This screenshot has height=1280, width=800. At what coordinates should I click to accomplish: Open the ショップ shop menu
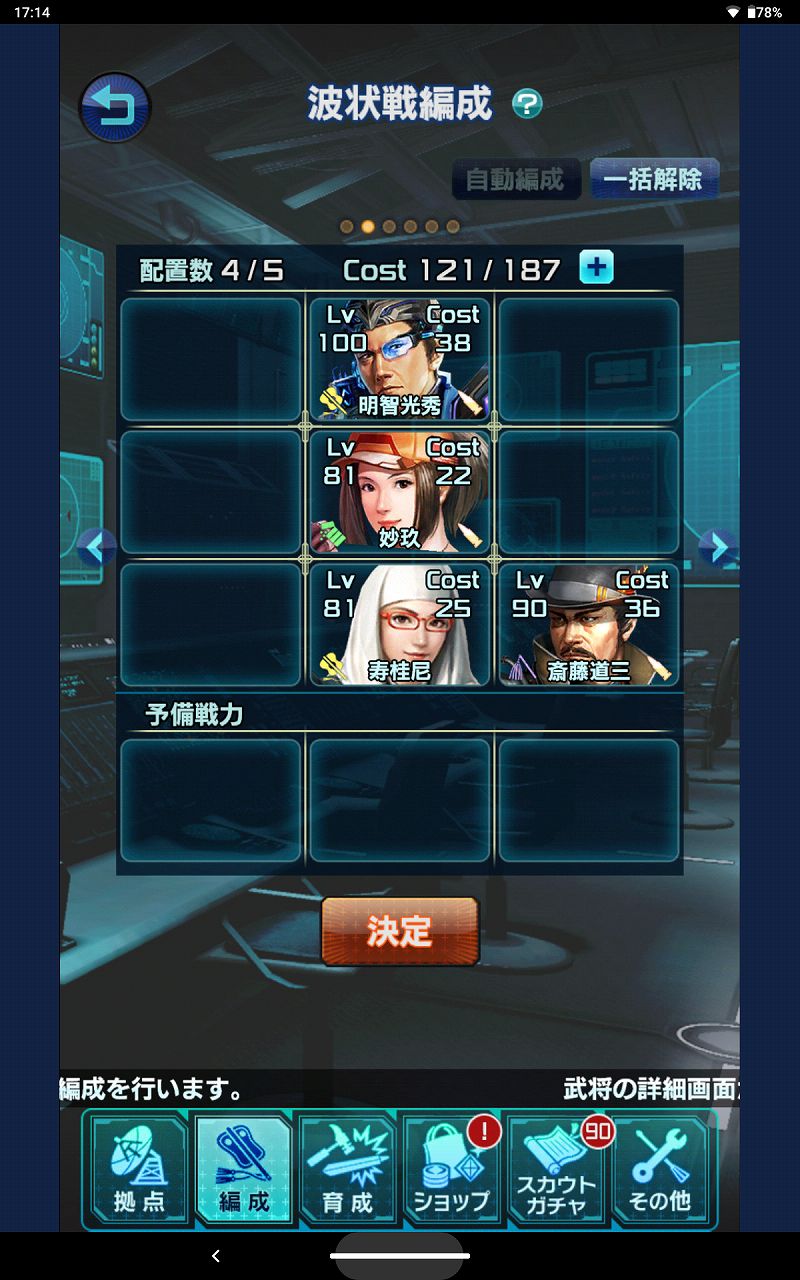coord(452,1170)
